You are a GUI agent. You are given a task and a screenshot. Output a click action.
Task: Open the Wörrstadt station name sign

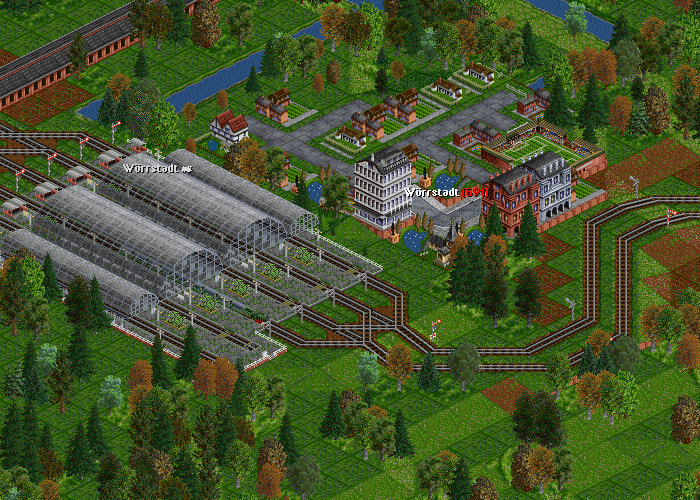(157, 168)
